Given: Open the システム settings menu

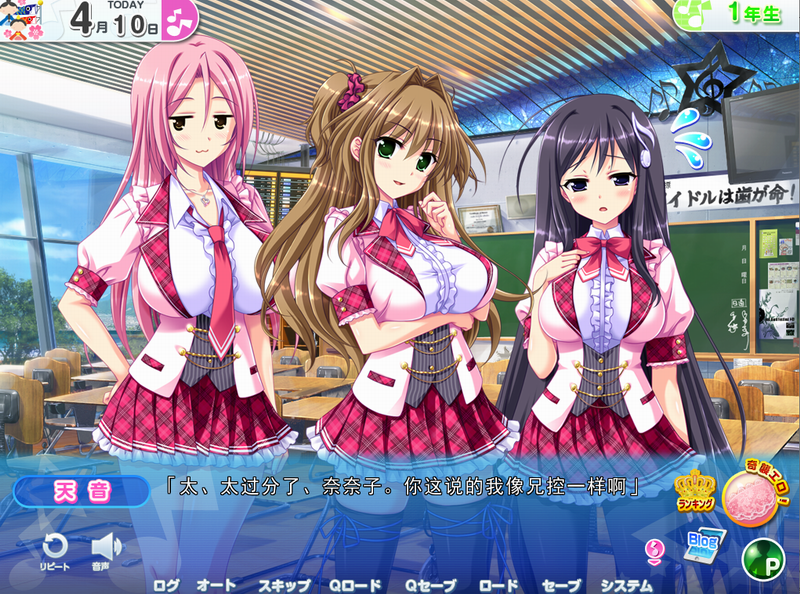Looking at the screenshot, I should pyautogui.click(x=626, y=585).
